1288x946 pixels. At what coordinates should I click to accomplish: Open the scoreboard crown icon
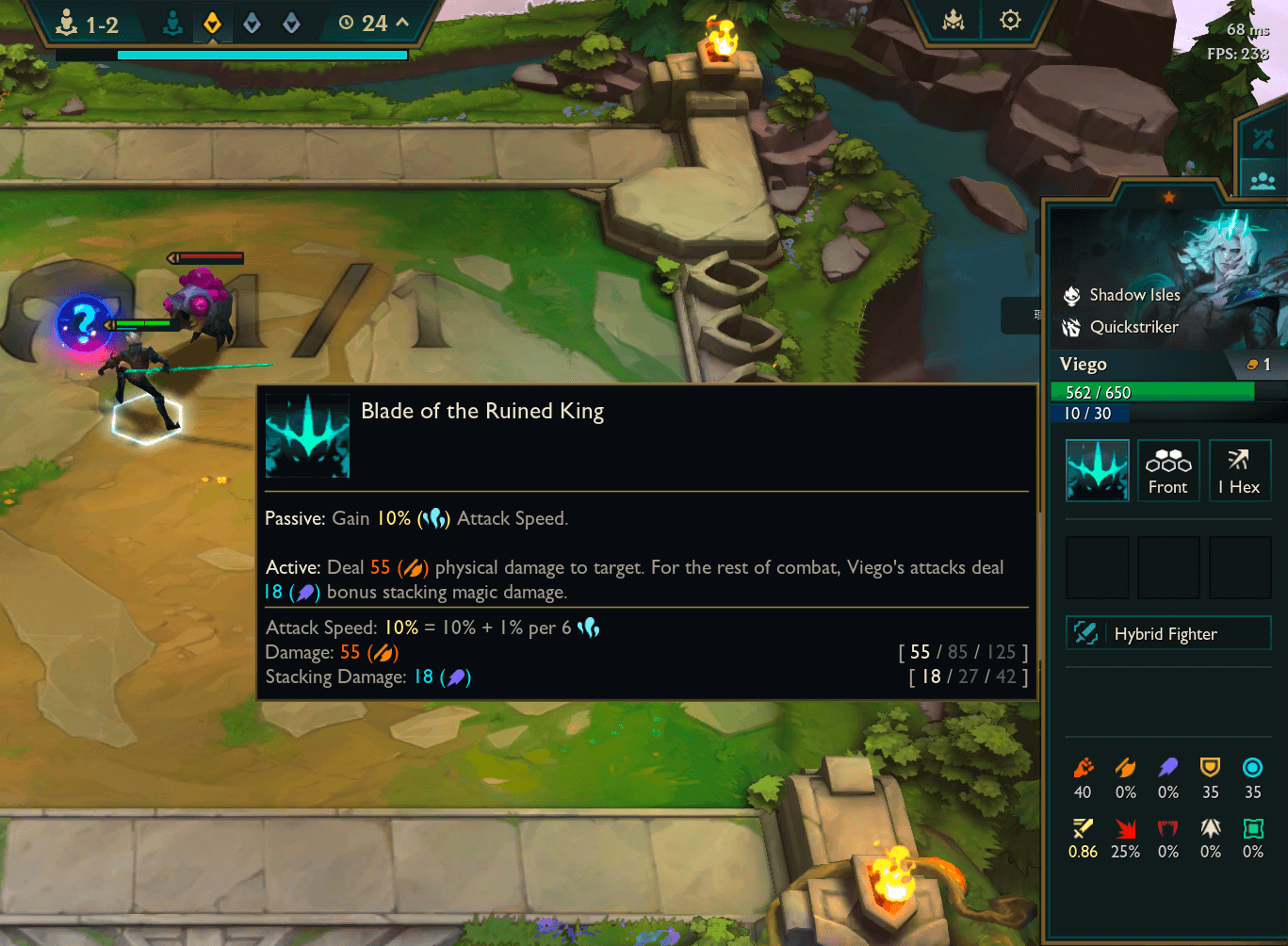(x=953, y=20)
